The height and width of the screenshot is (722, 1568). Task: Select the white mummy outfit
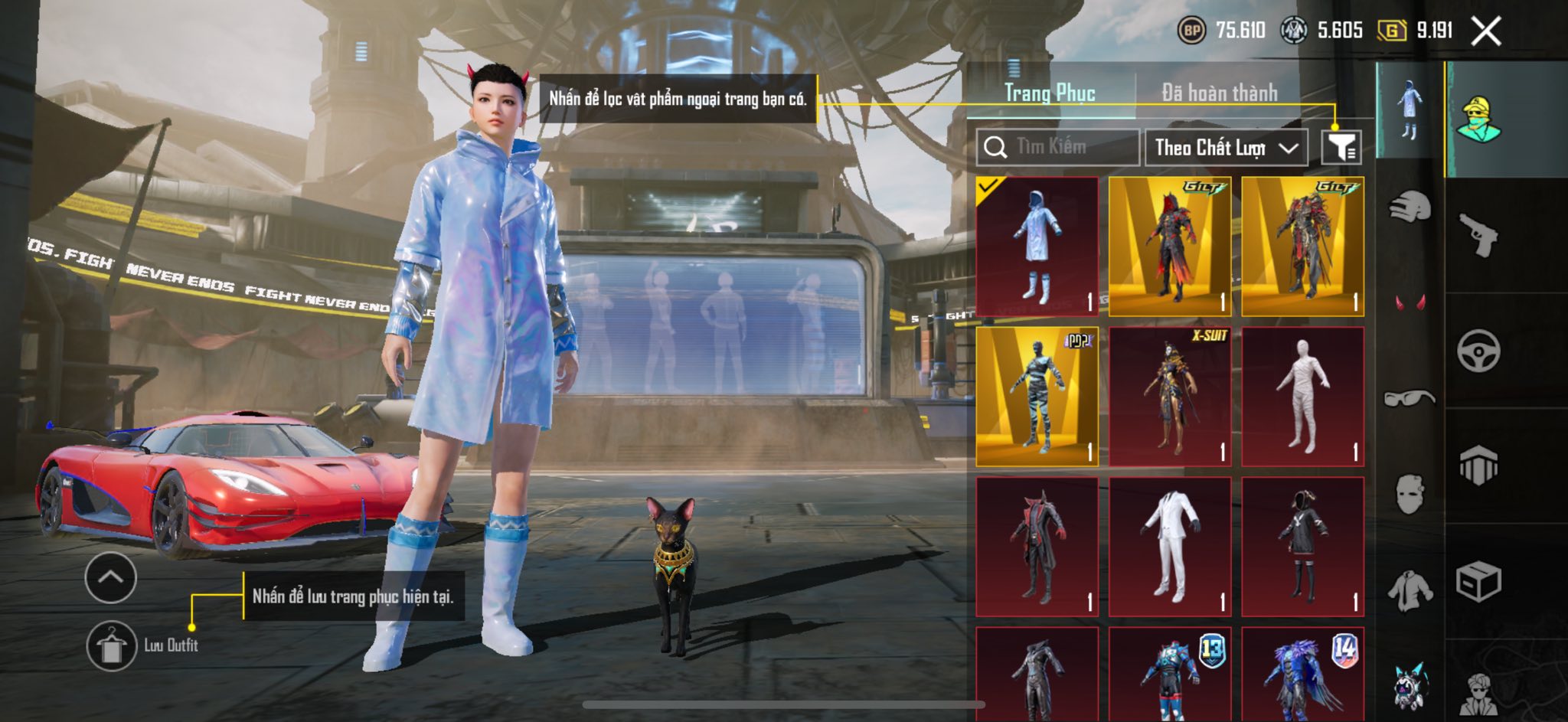point(1302,396)
